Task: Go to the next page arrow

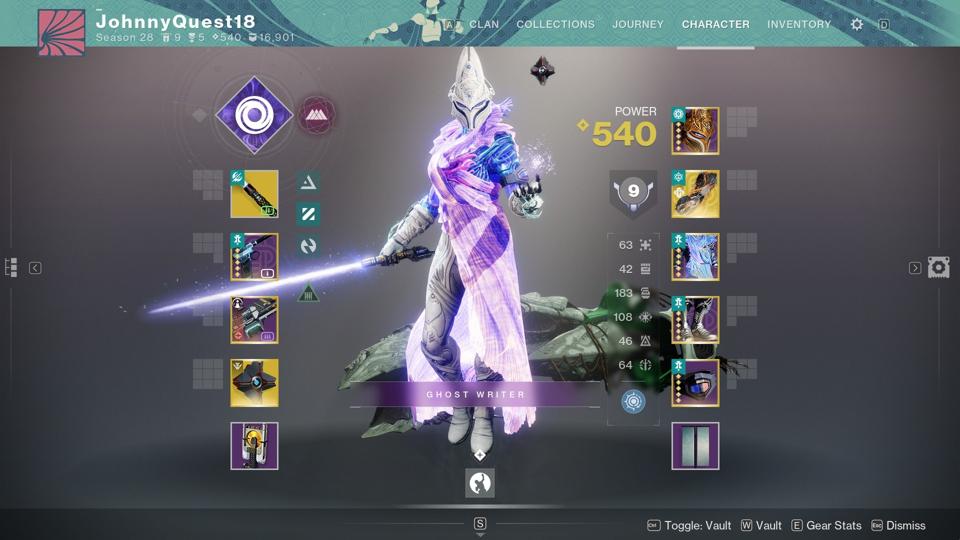Action: 915,268
